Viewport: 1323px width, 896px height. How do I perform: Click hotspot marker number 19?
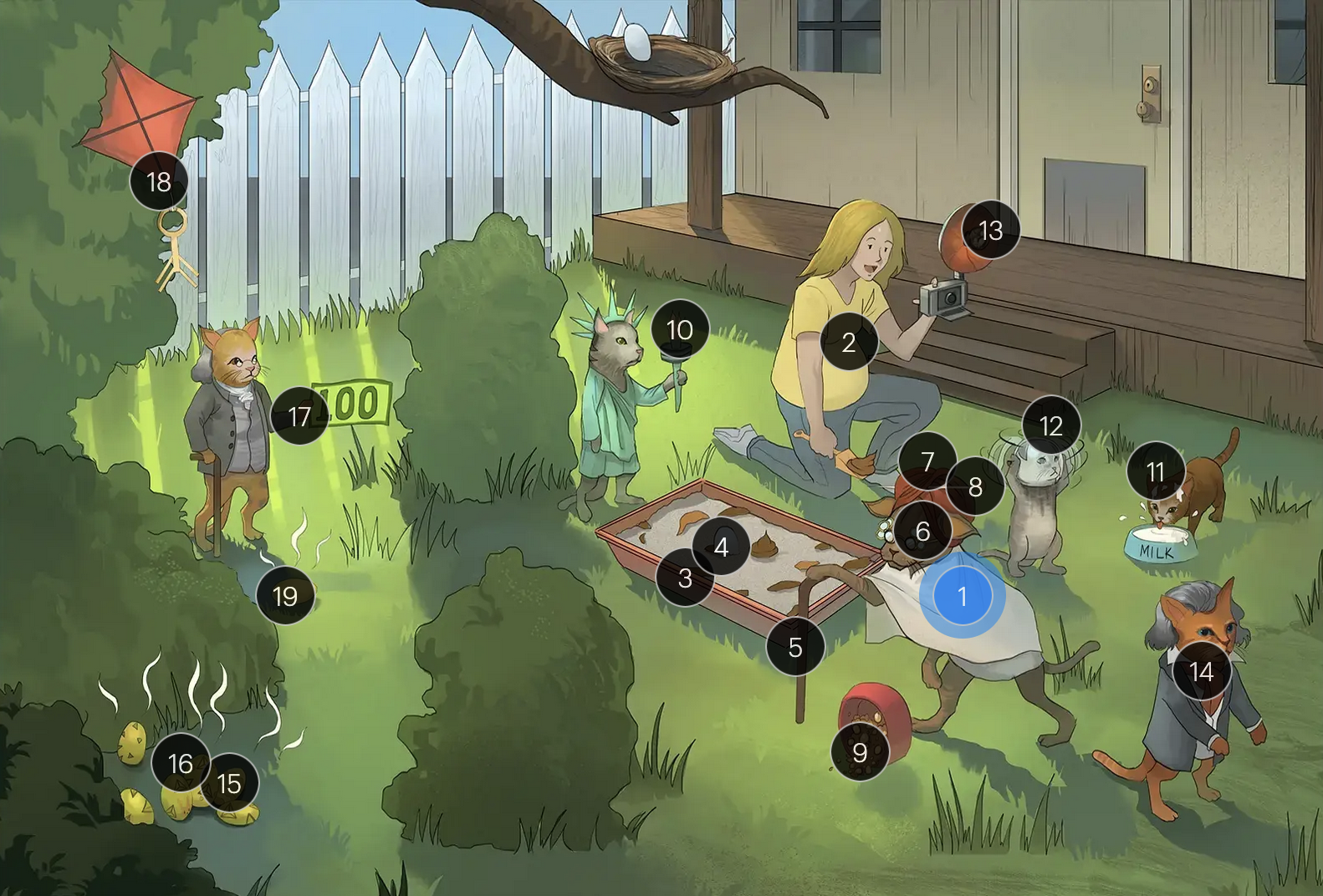(x=285, y=596)
